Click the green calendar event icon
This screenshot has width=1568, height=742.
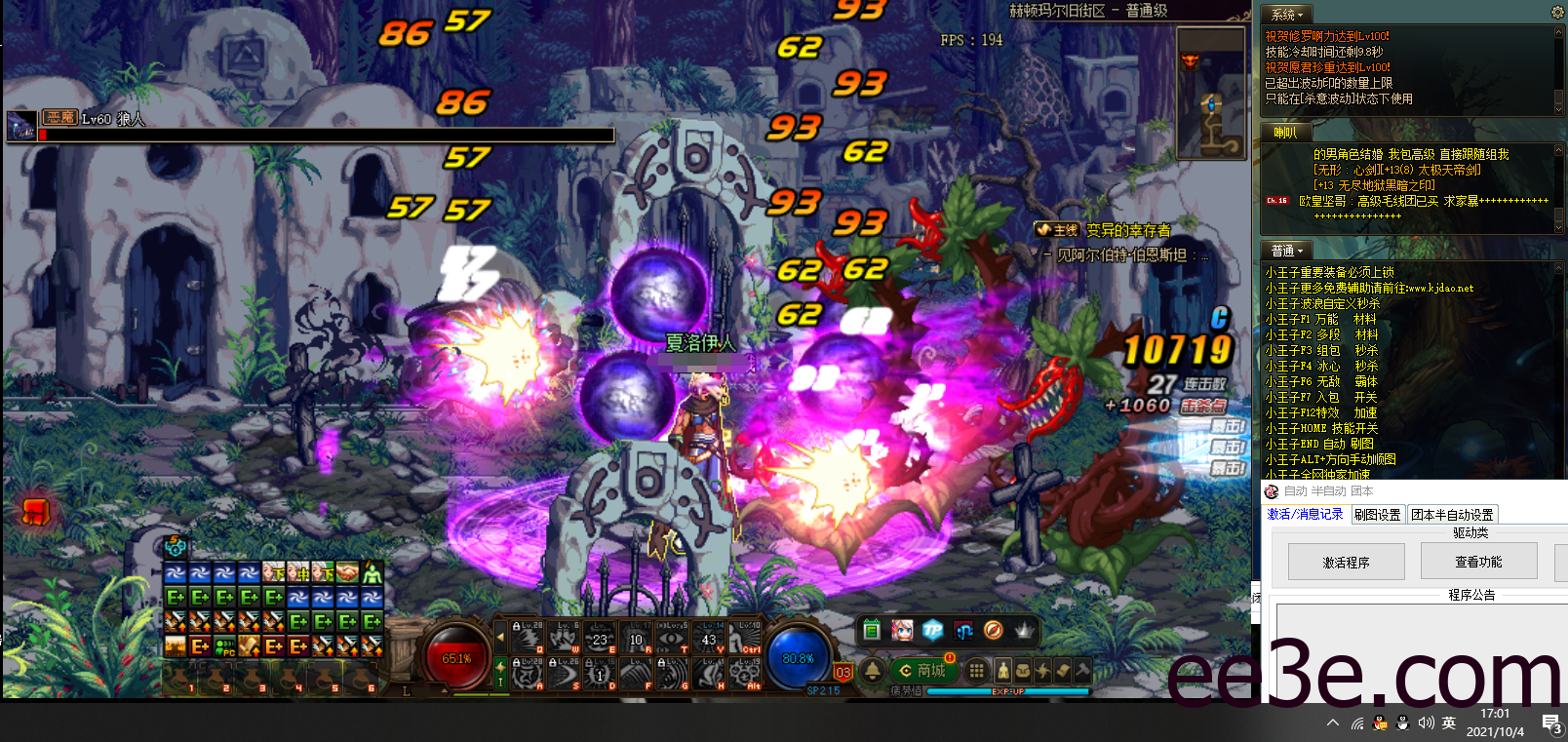coord(872,630)
